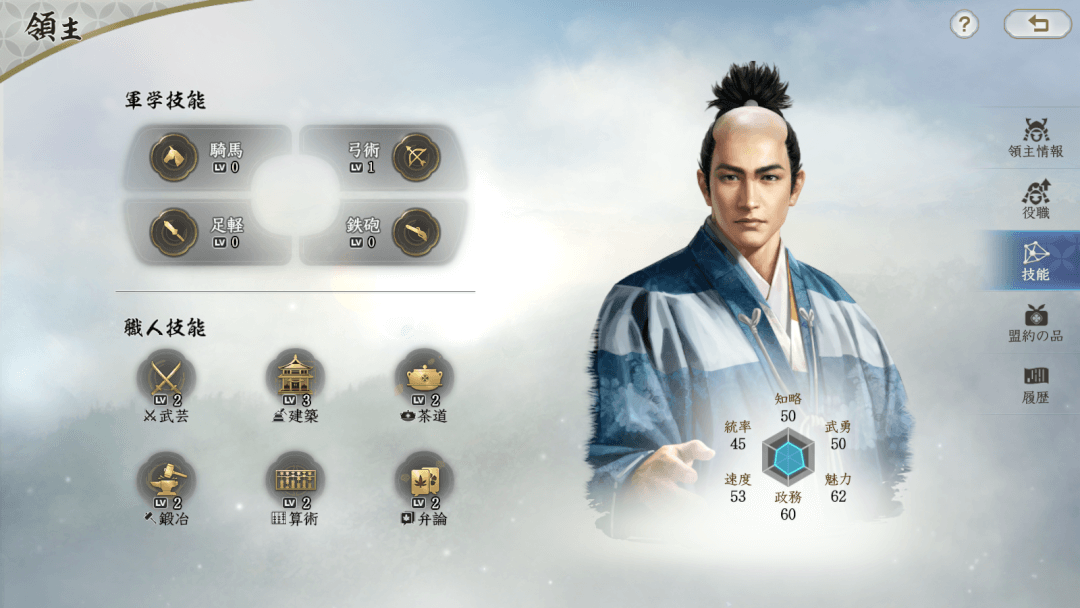Switch to the 領主情報 tab
This screenshot has height=608, width=1080.
pyautogui.click(x=1035, y=138)
